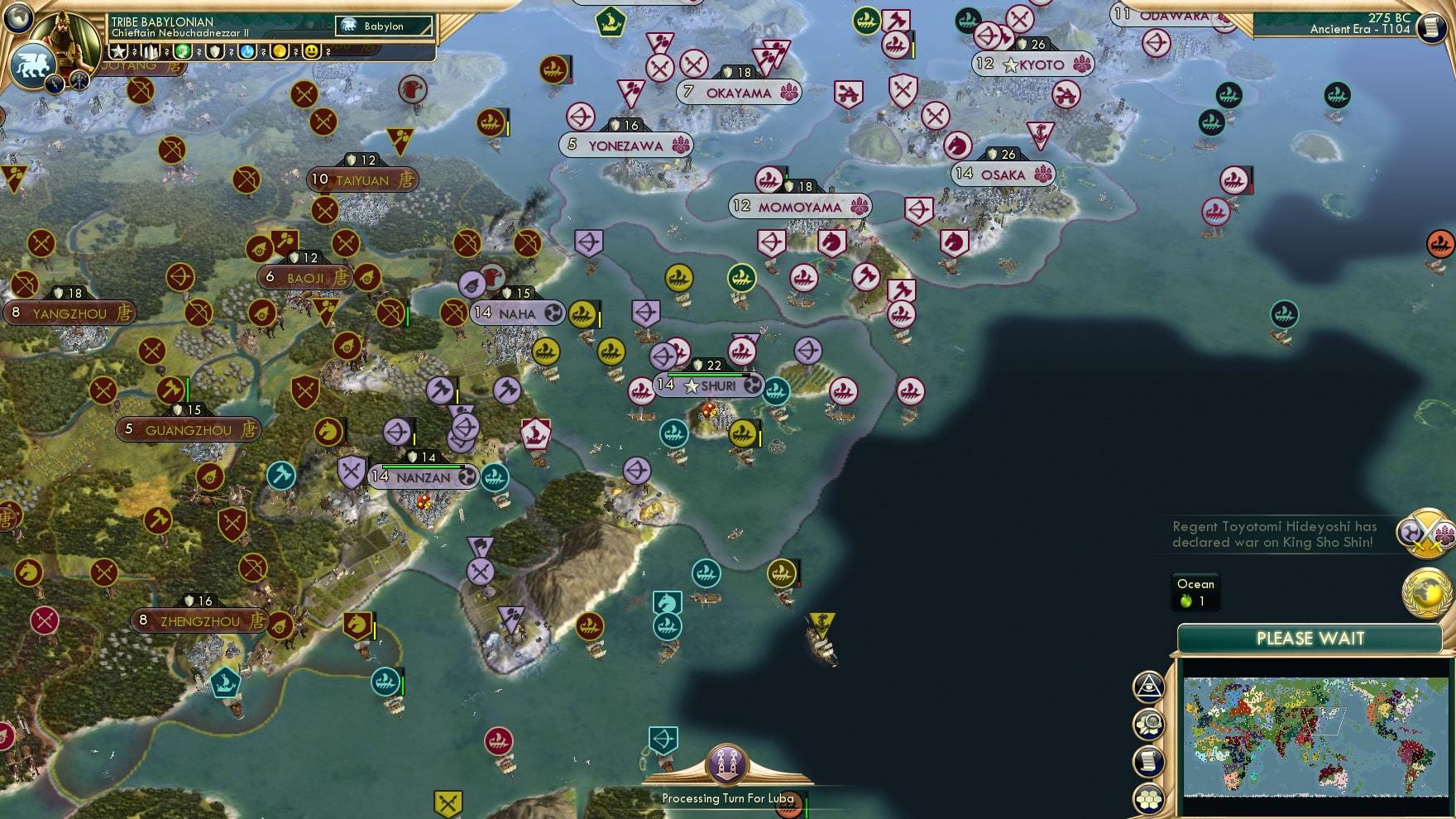Image resolution: width=1456 pixels, height=819 pixels.
Task: Click the economic overview magnifier icon
Action: pyautogui.click(x=1148, y=725)
